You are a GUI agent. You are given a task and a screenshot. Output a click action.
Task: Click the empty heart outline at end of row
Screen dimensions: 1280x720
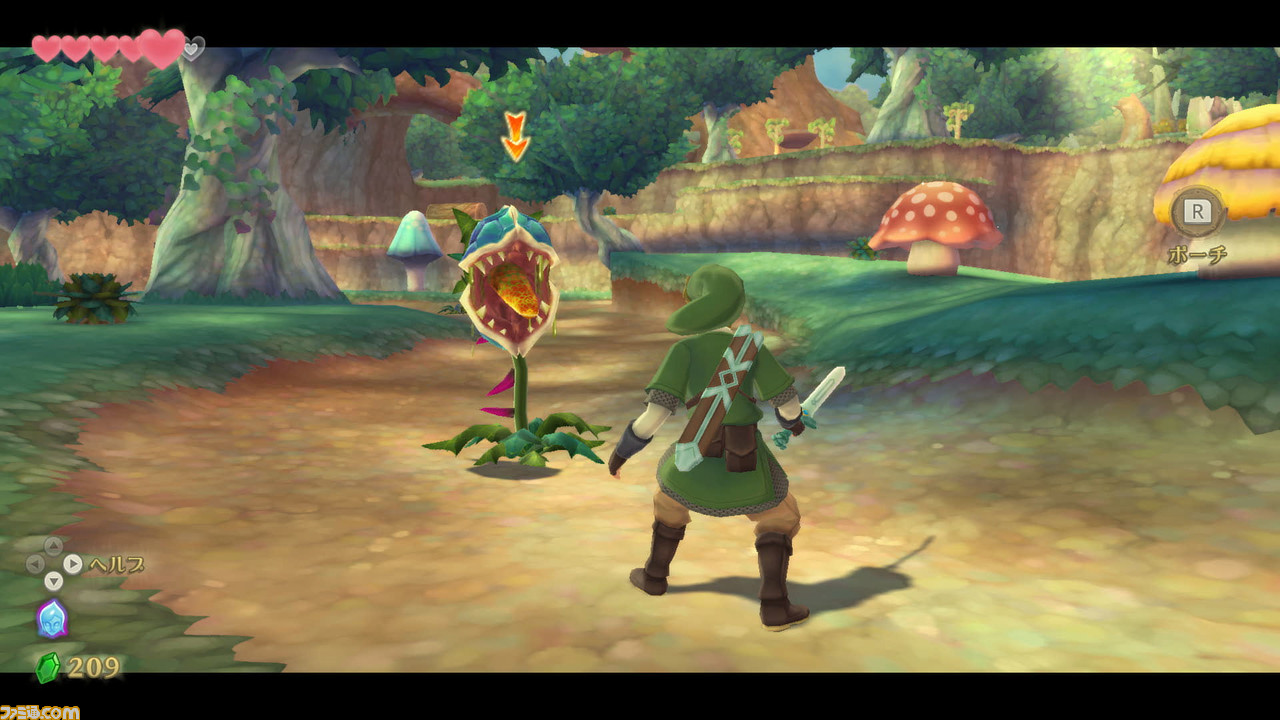192,49
